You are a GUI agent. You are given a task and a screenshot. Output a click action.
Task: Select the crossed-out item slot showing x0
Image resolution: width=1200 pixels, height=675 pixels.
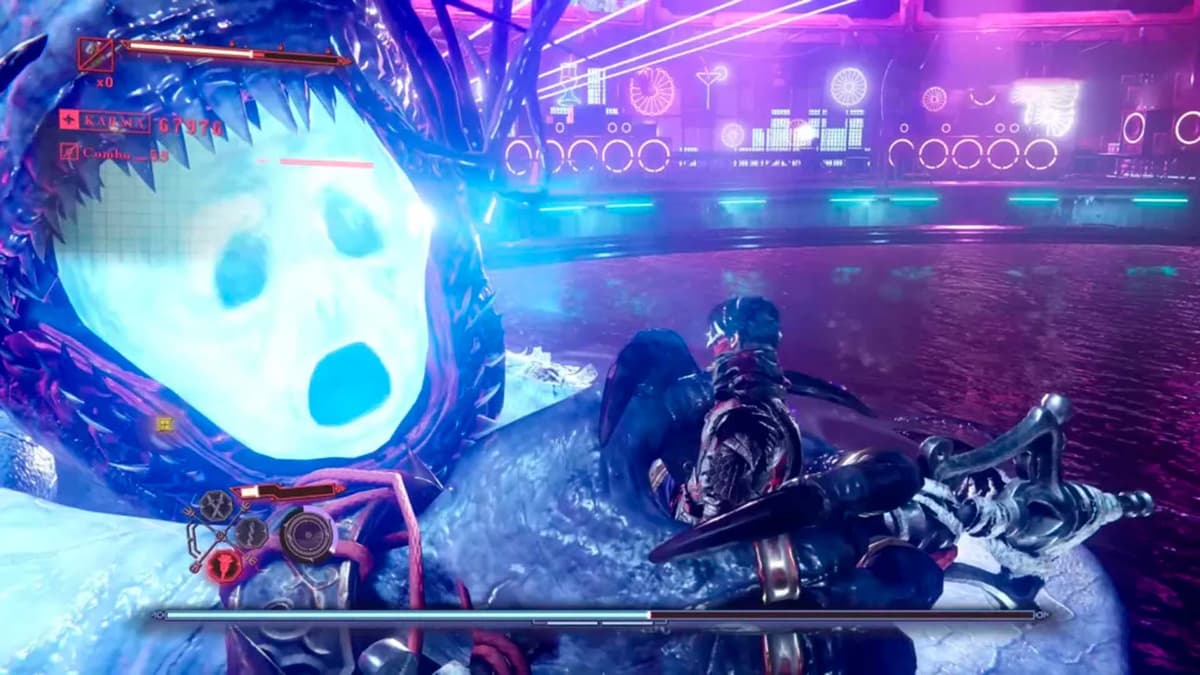click(x=97, y=54)
